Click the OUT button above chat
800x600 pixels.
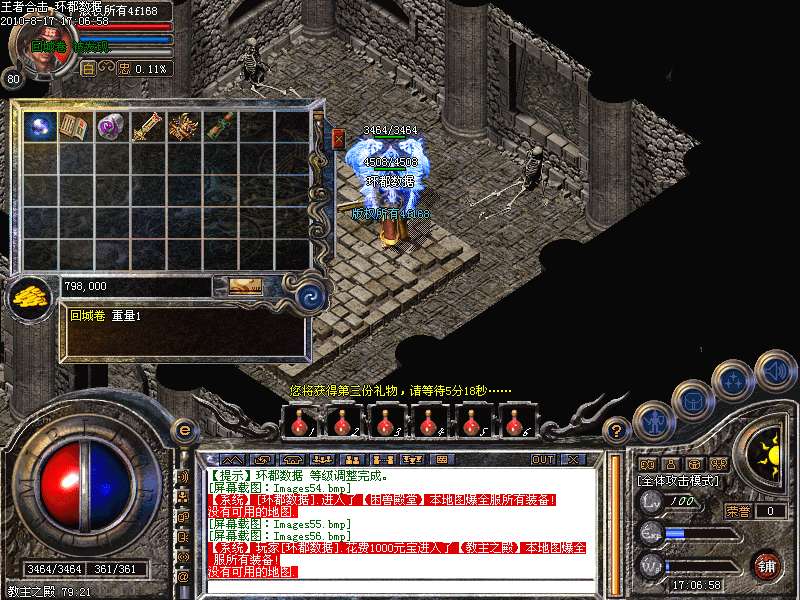(x=542, y=459)
